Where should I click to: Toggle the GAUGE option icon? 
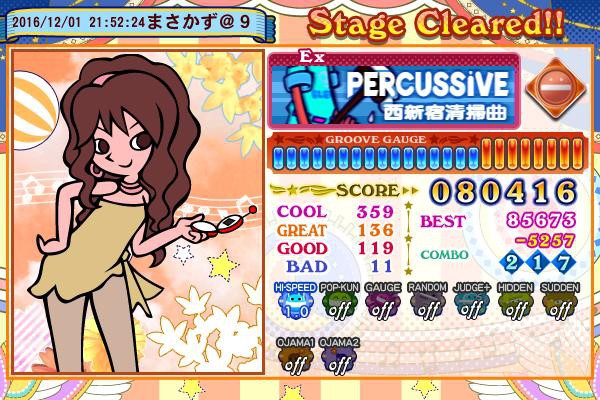pos(383,303)
